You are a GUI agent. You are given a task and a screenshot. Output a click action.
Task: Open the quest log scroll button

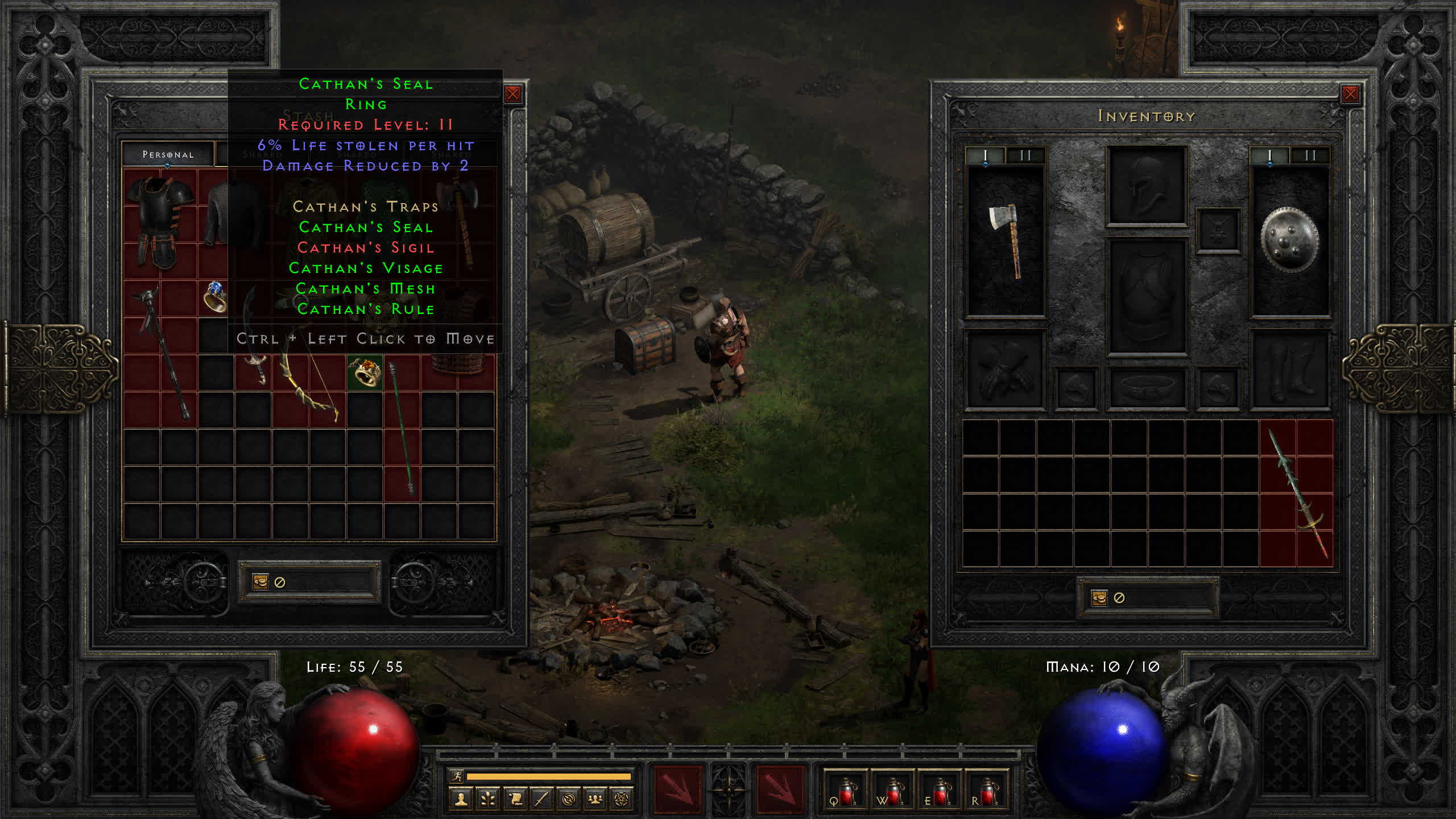click(x=515, y=800)
